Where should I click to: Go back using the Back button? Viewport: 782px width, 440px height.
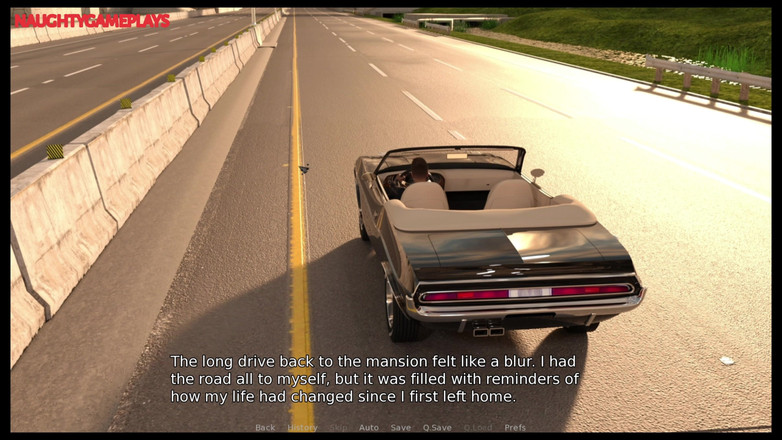(x=265, y=427)
